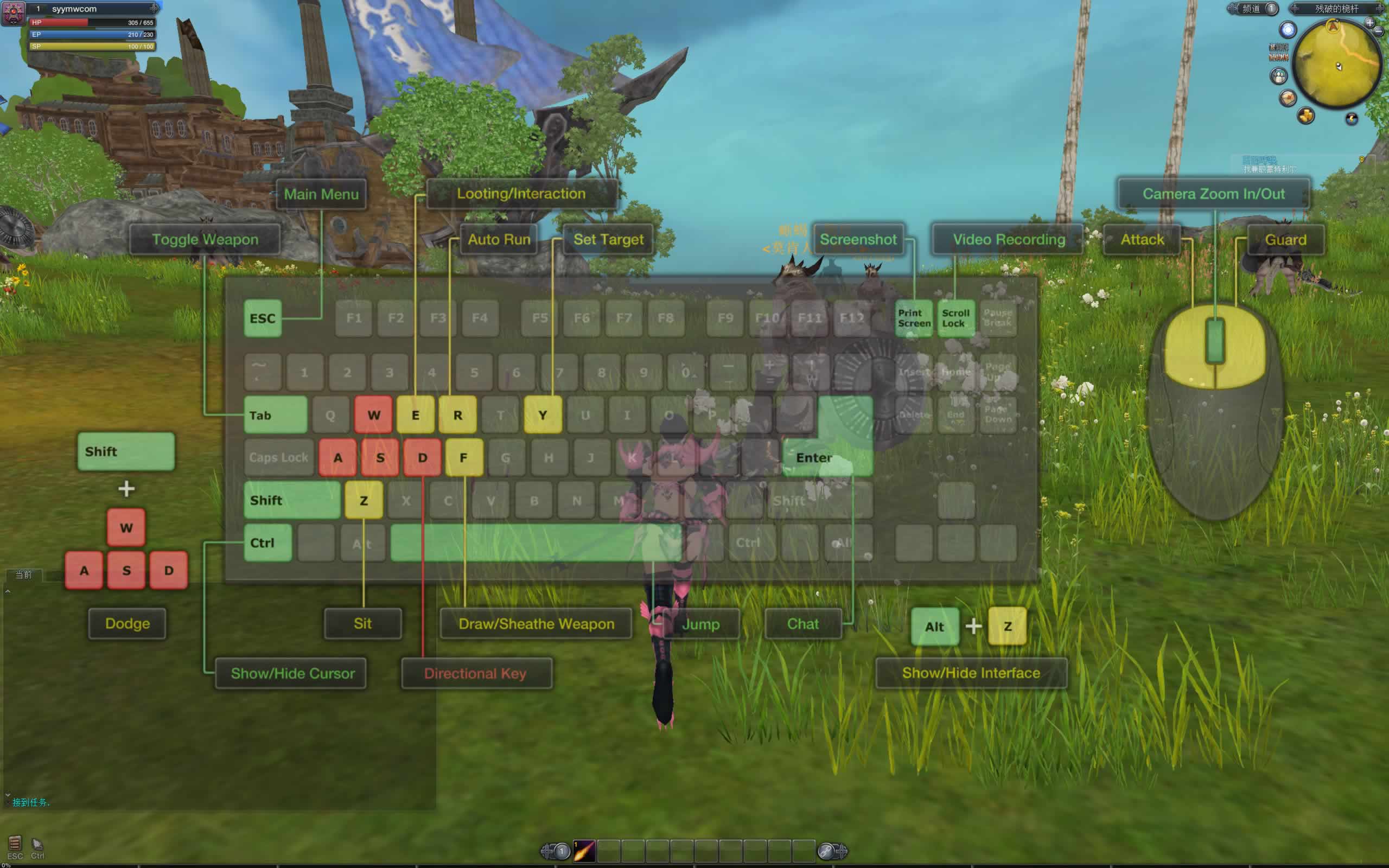This screenshot has width=1389, height=868.
Task: Open the main menu list icon
Action: click(15, 843)
